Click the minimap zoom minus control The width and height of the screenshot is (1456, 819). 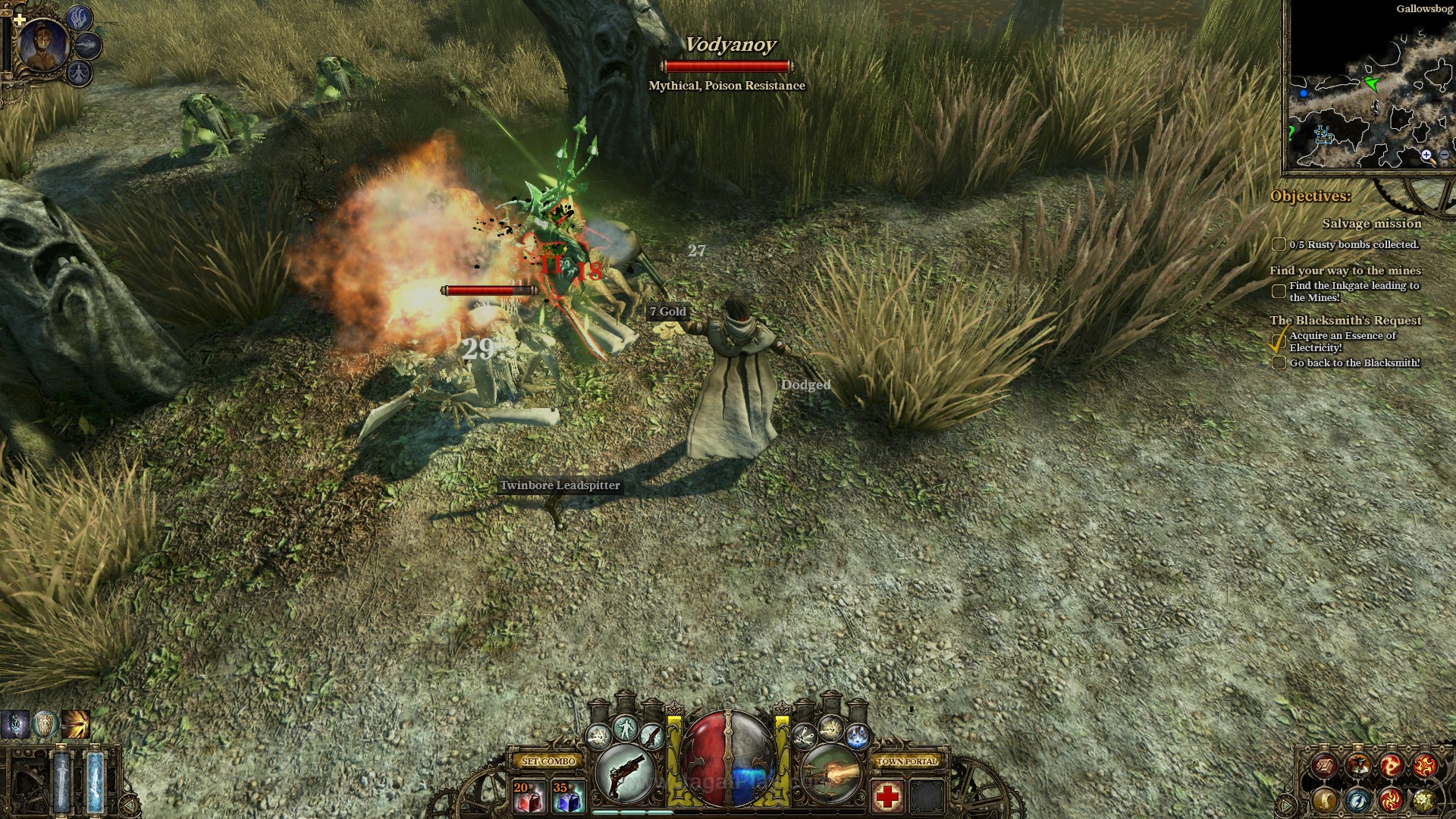(1444, 155)
